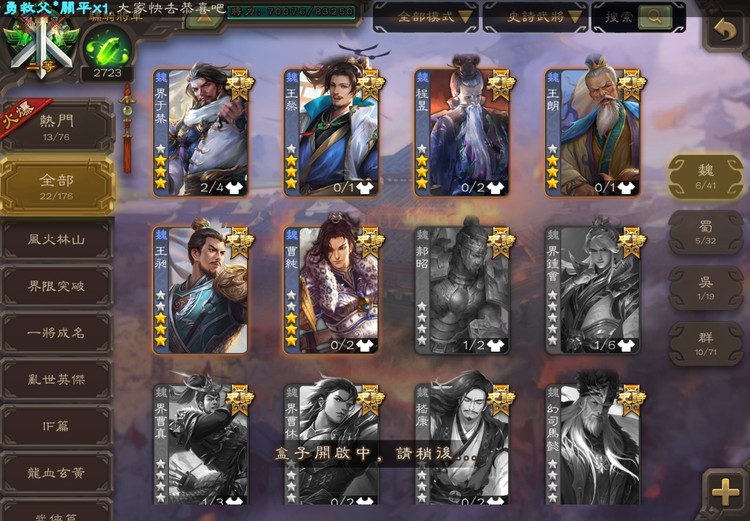750x521 pixels.
Task: Choose the 一將成名 category
Action: [x=56, y=333]
